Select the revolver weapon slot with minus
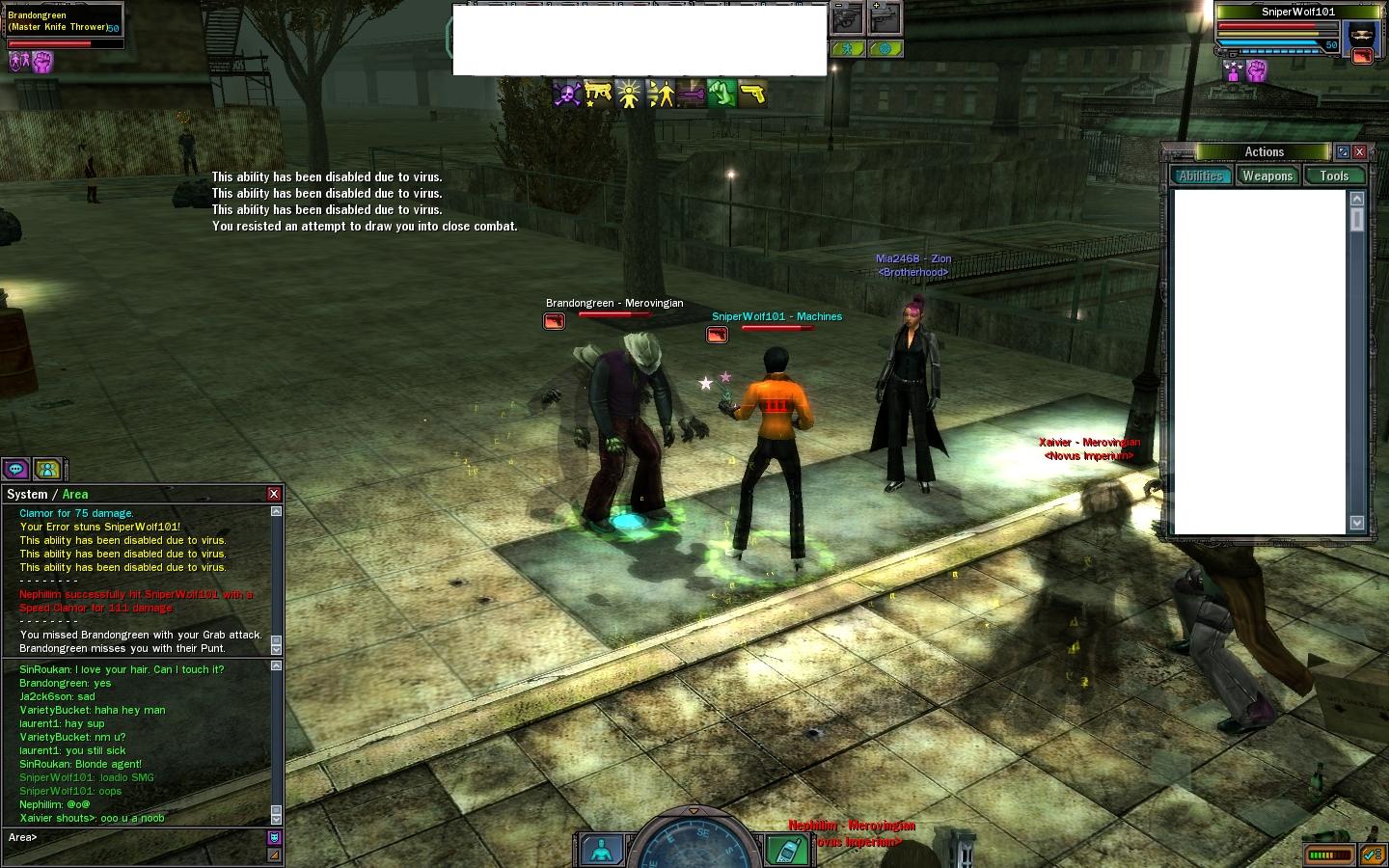 click(x=847, y=17)
